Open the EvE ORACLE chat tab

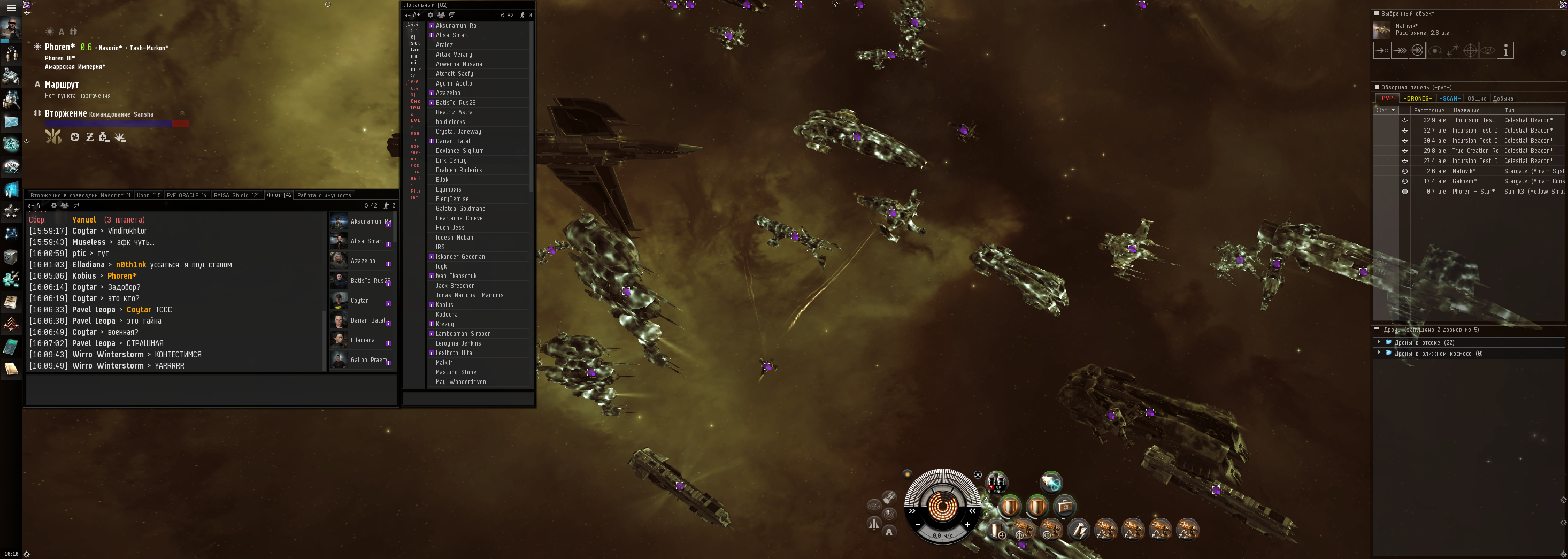coord(187,195)
